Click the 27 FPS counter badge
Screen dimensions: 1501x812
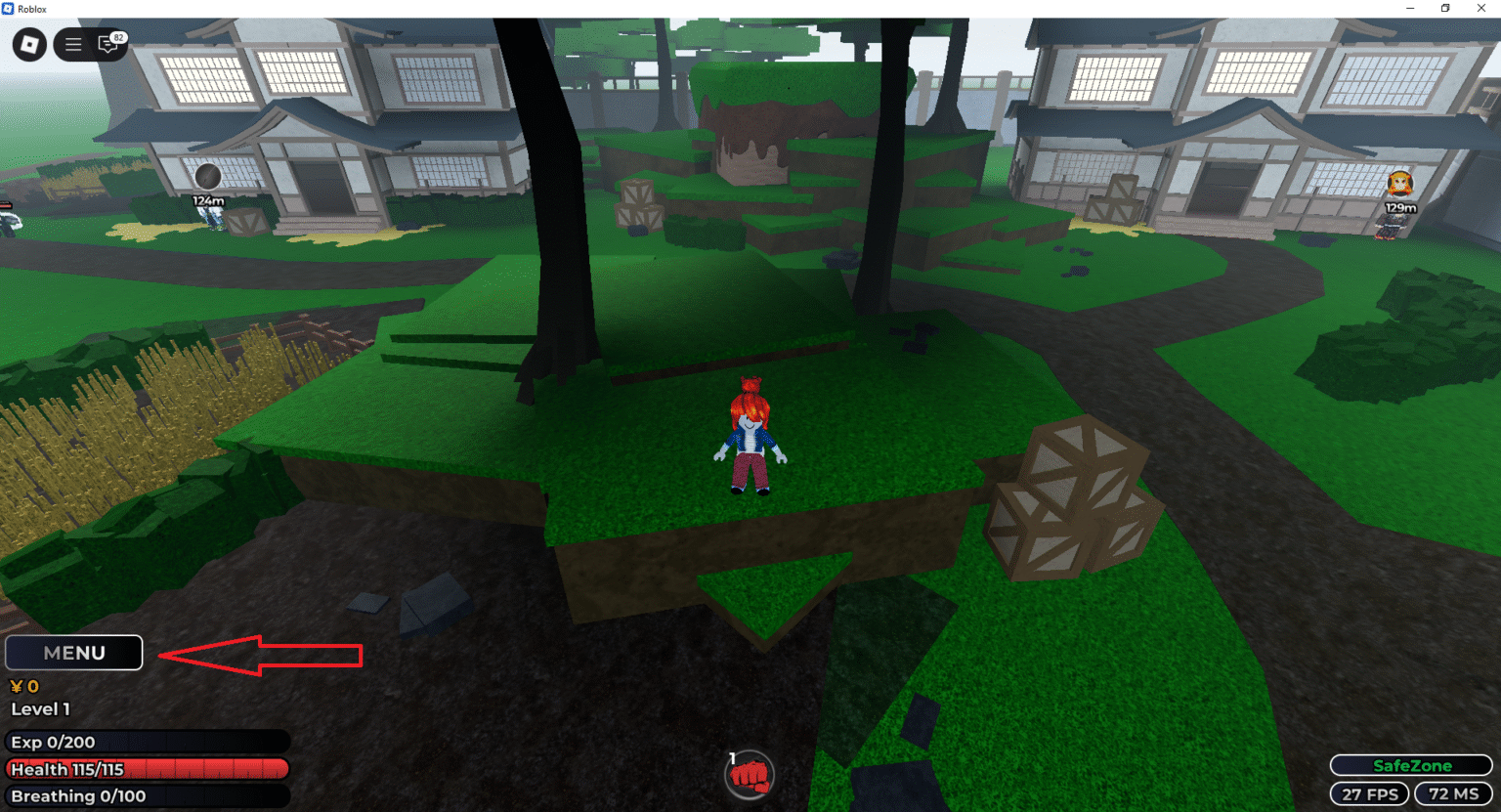pyautogui.click(x=1368, y=793)
